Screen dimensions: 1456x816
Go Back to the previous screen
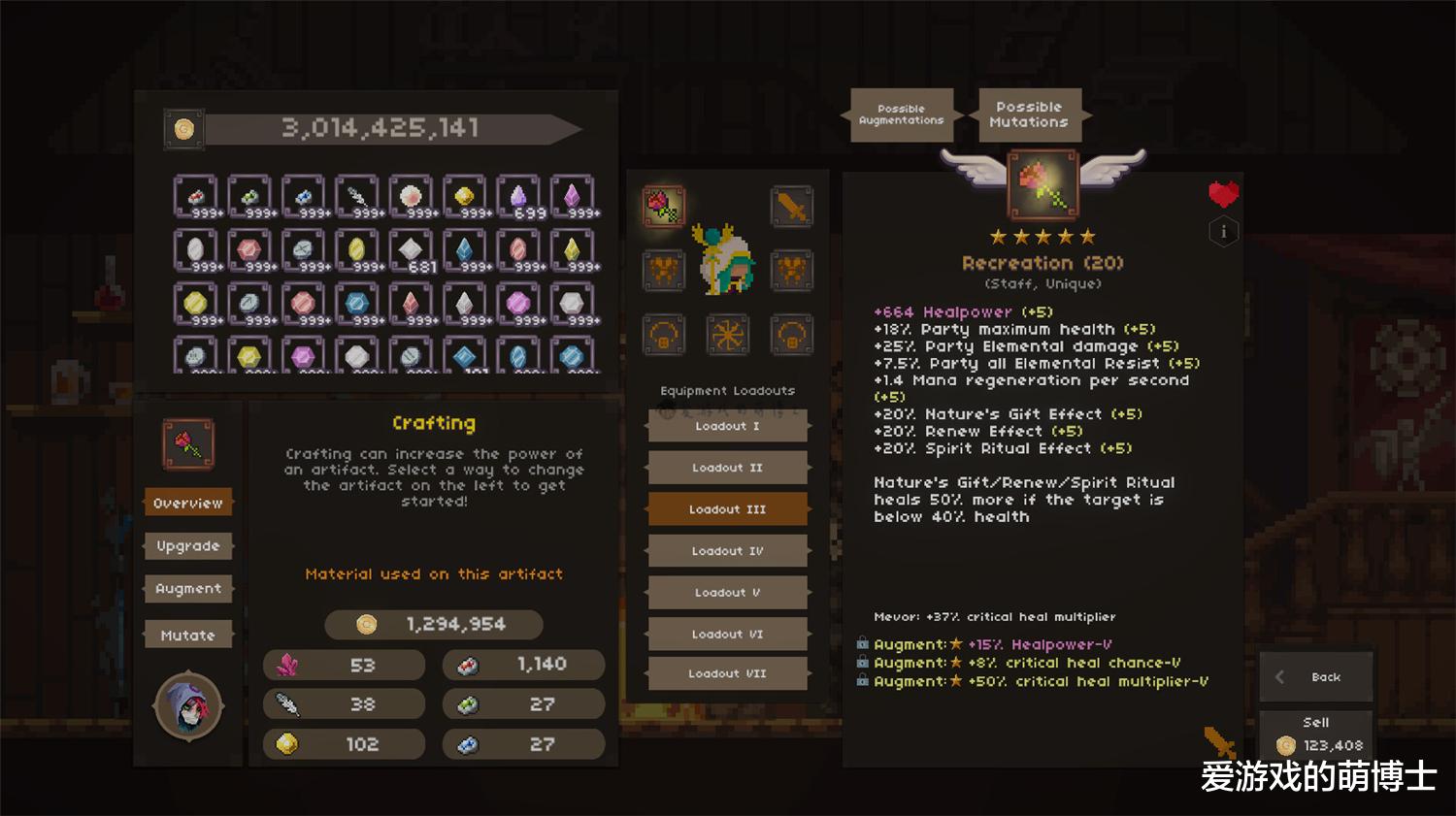(1317, 677)
